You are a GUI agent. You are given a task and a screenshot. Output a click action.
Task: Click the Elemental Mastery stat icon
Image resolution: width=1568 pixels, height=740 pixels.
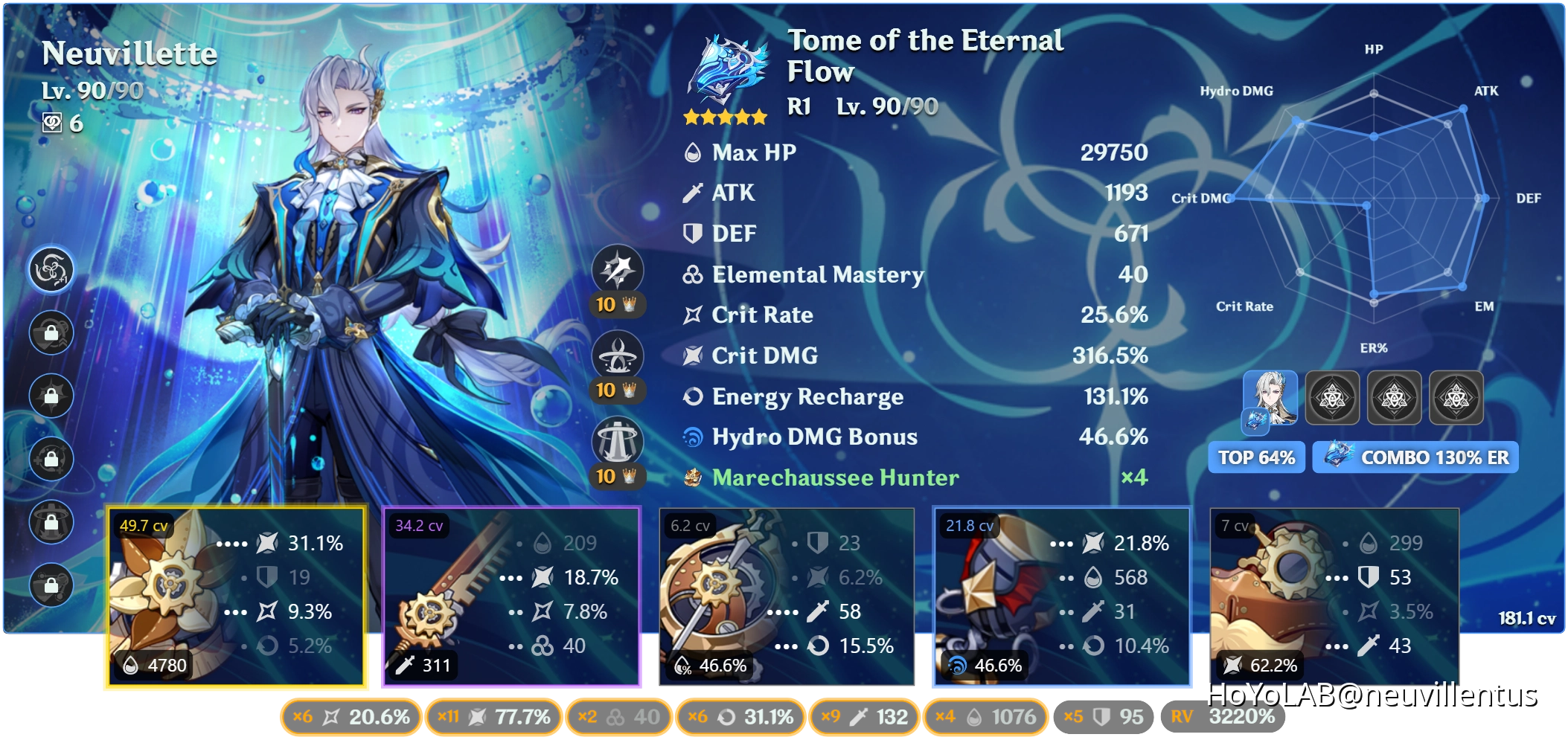pos(693,274)
